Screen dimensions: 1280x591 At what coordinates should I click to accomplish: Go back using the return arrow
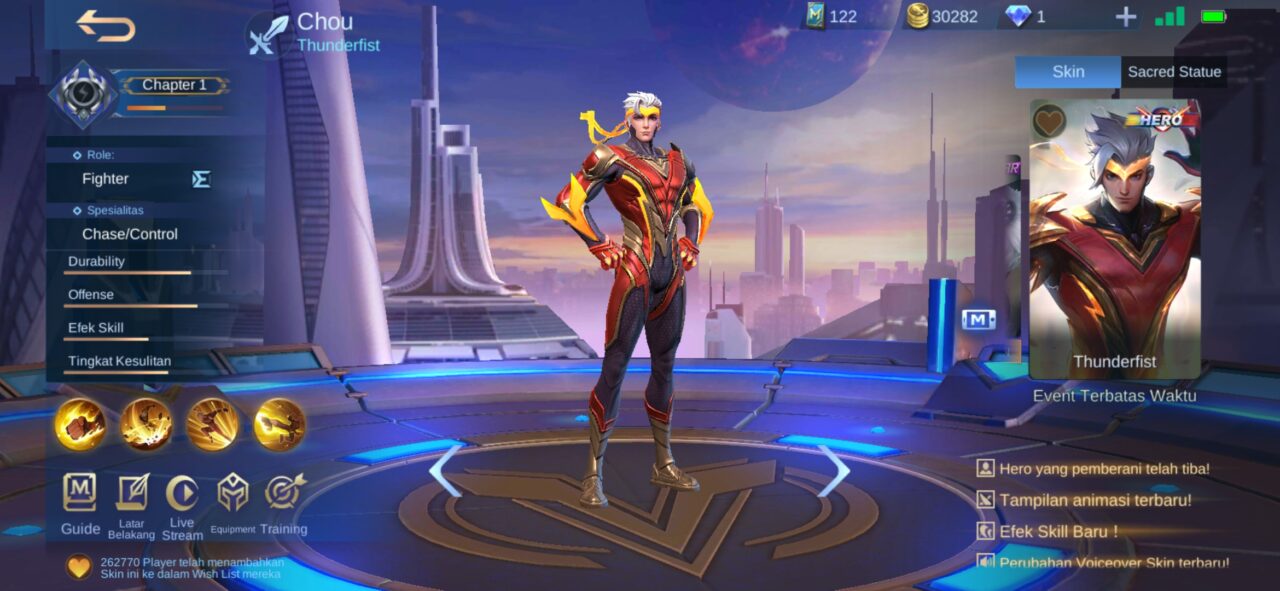(105, 26)
